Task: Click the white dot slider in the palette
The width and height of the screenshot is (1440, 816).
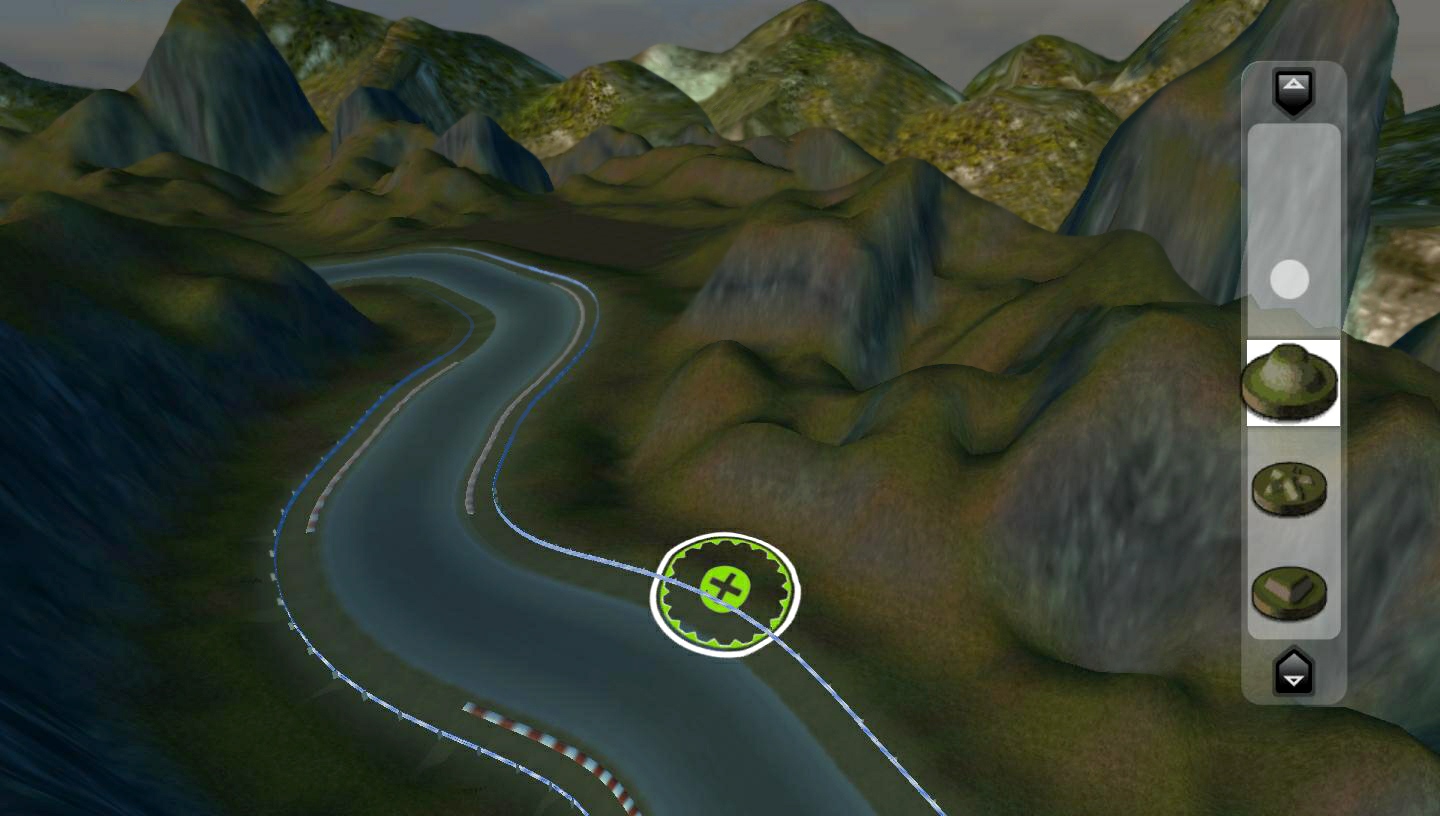Action: 1291,280
